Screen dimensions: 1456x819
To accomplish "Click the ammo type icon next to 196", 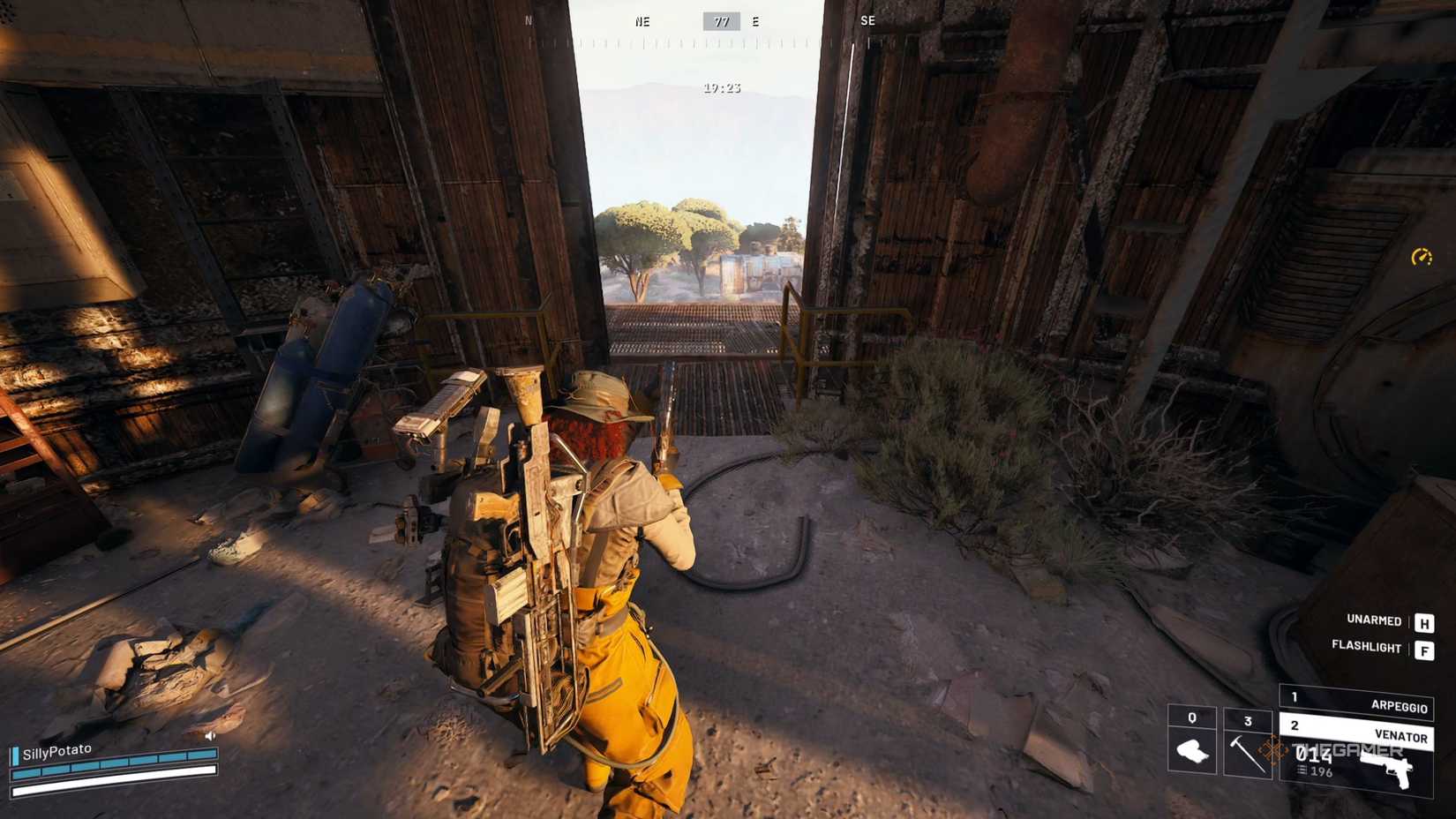I will [x=1302, y=771].
